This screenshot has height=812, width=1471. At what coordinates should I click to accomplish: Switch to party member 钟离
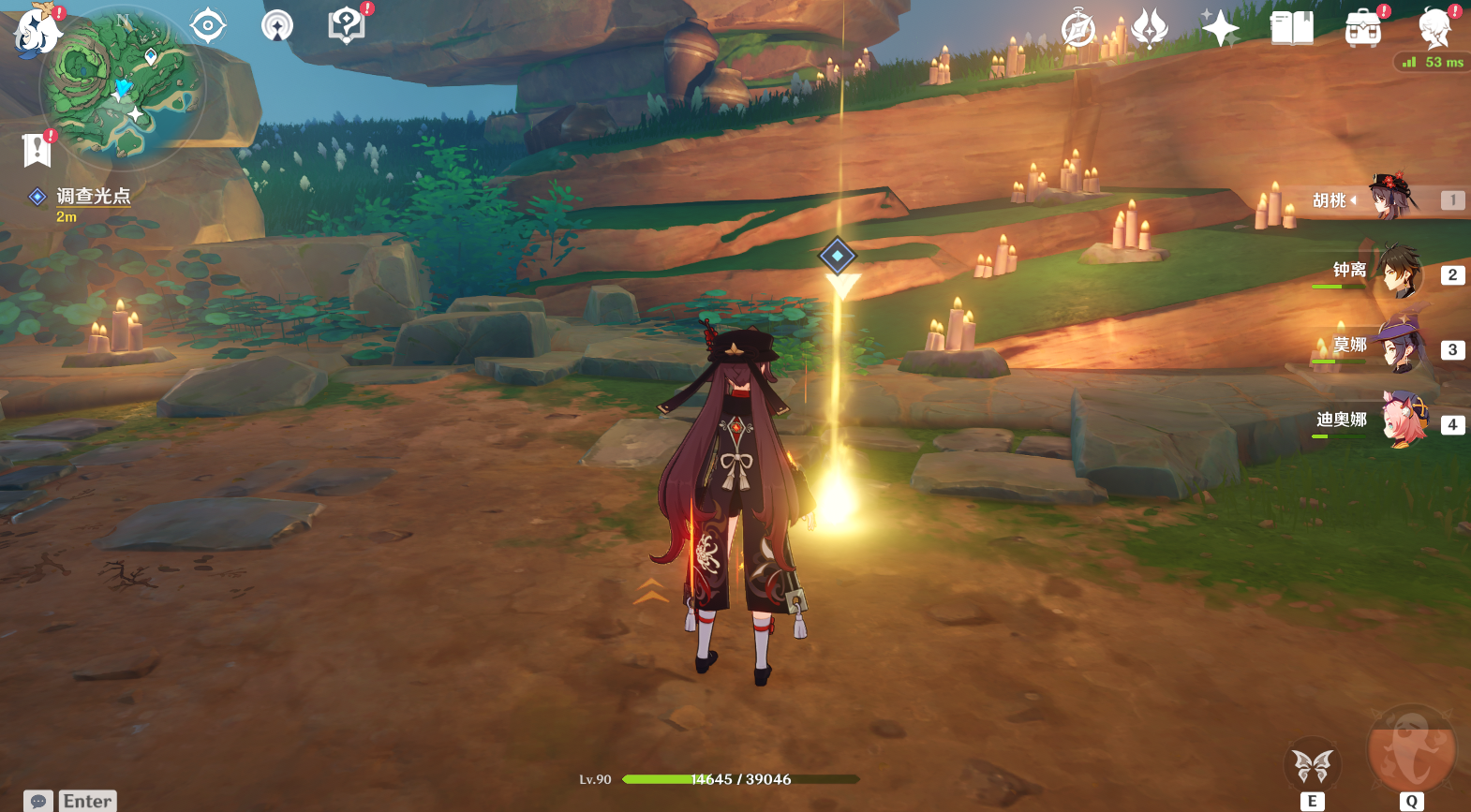click(1398, 273)
